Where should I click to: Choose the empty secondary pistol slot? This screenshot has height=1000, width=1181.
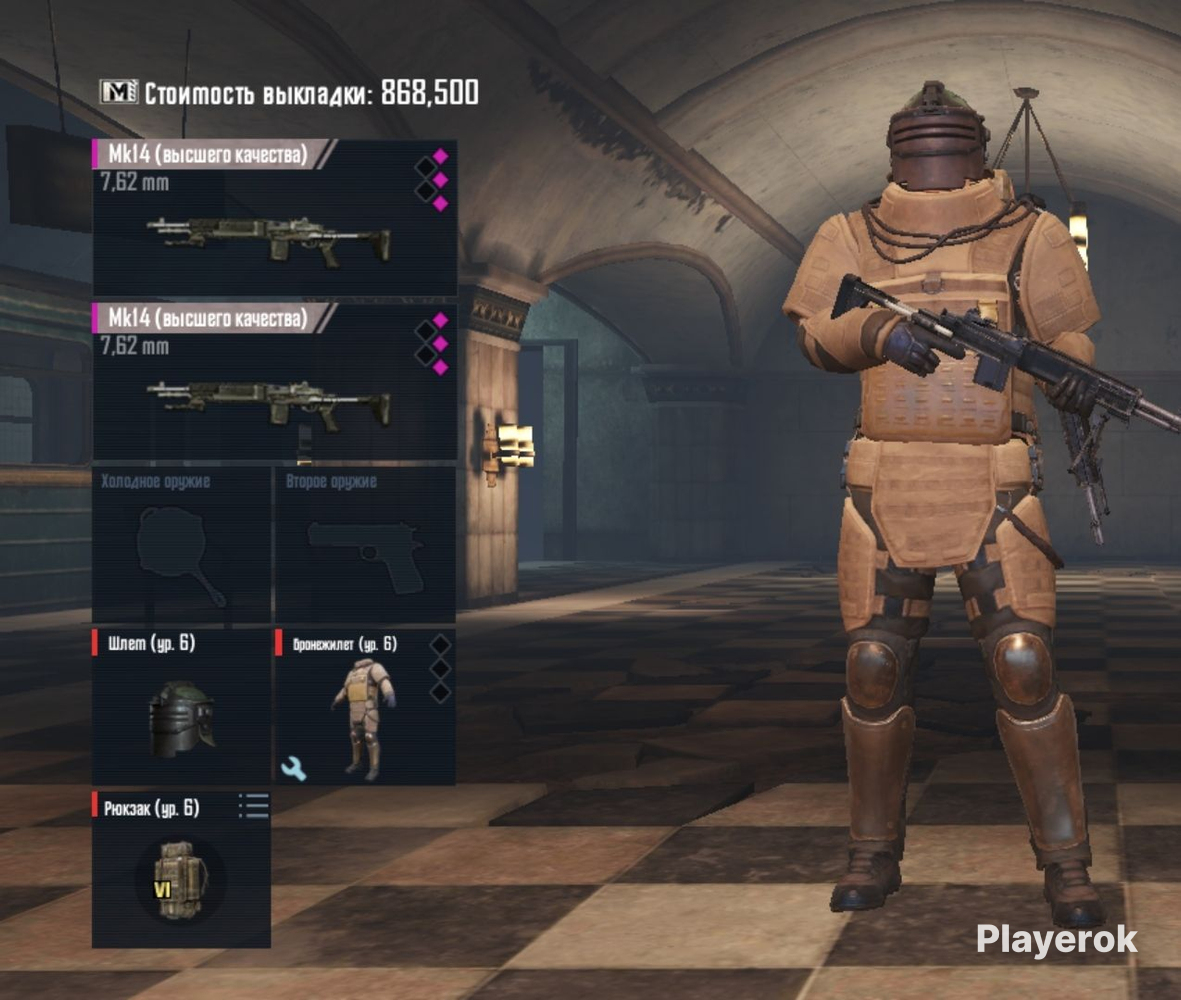coord(365,545)
